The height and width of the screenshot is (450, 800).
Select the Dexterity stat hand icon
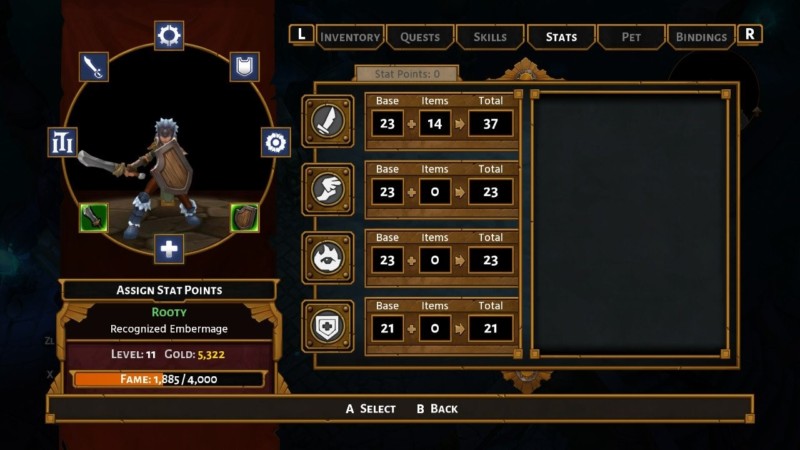point(328,190)
